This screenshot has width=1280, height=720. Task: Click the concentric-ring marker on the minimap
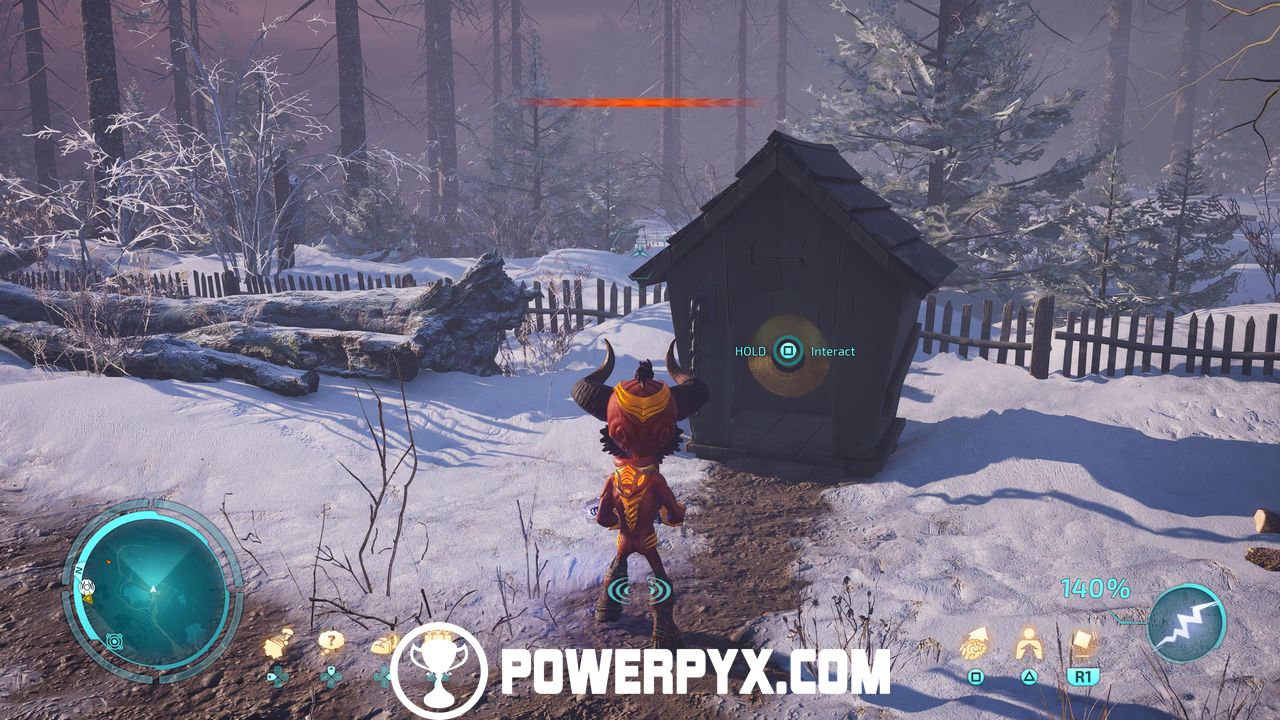tap(114, 640)
